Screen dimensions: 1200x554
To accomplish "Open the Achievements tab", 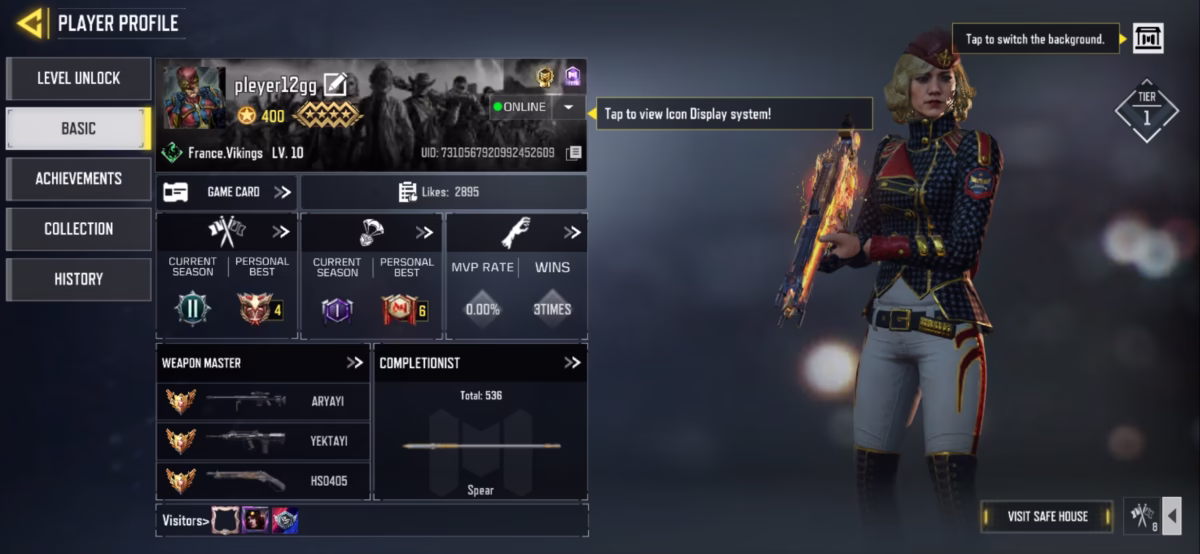I will pyautogui.click(x=78, y=178).
